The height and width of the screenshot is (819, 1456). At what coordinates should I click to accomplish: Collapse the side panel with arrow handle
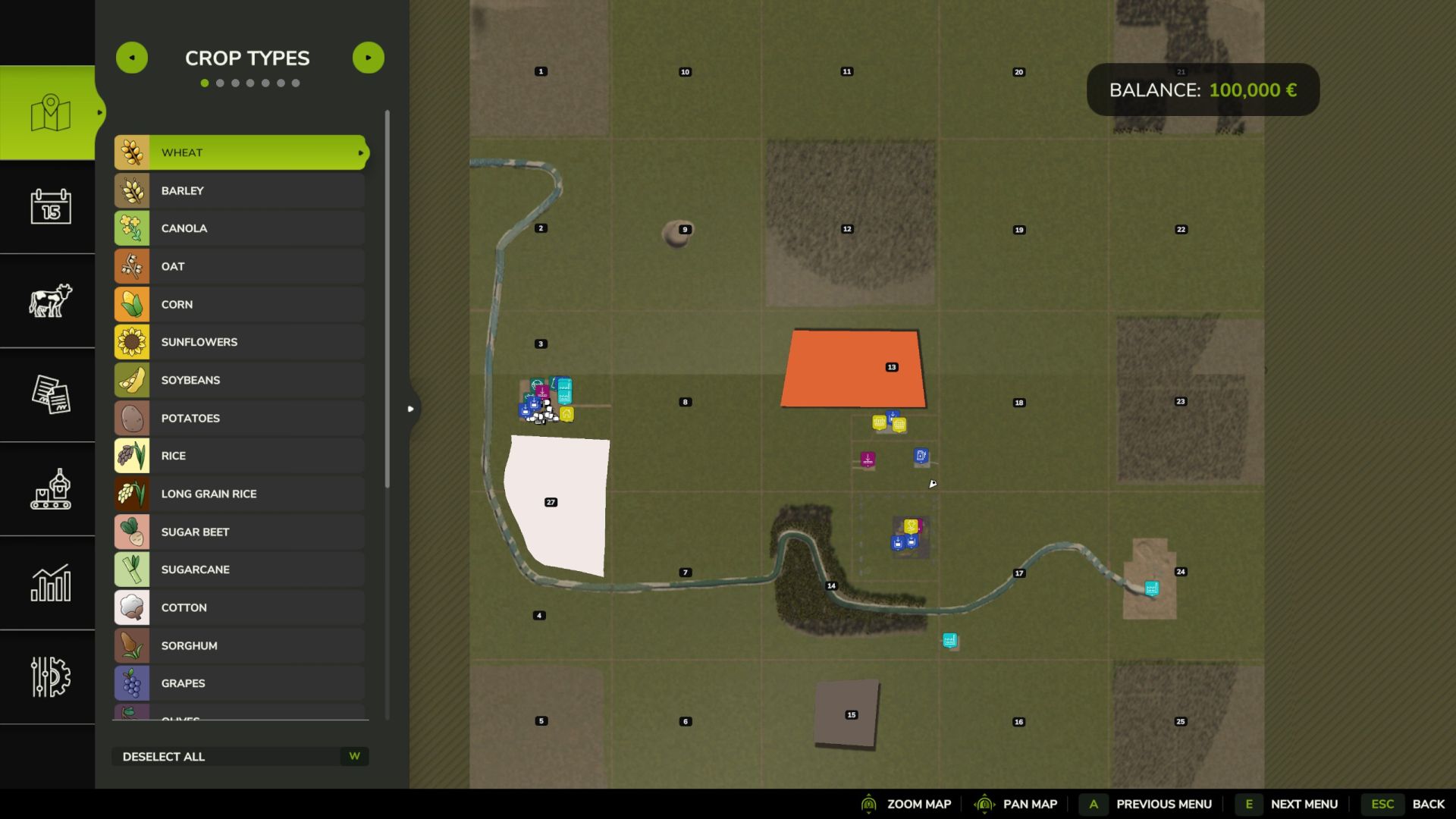pos(411,409)
